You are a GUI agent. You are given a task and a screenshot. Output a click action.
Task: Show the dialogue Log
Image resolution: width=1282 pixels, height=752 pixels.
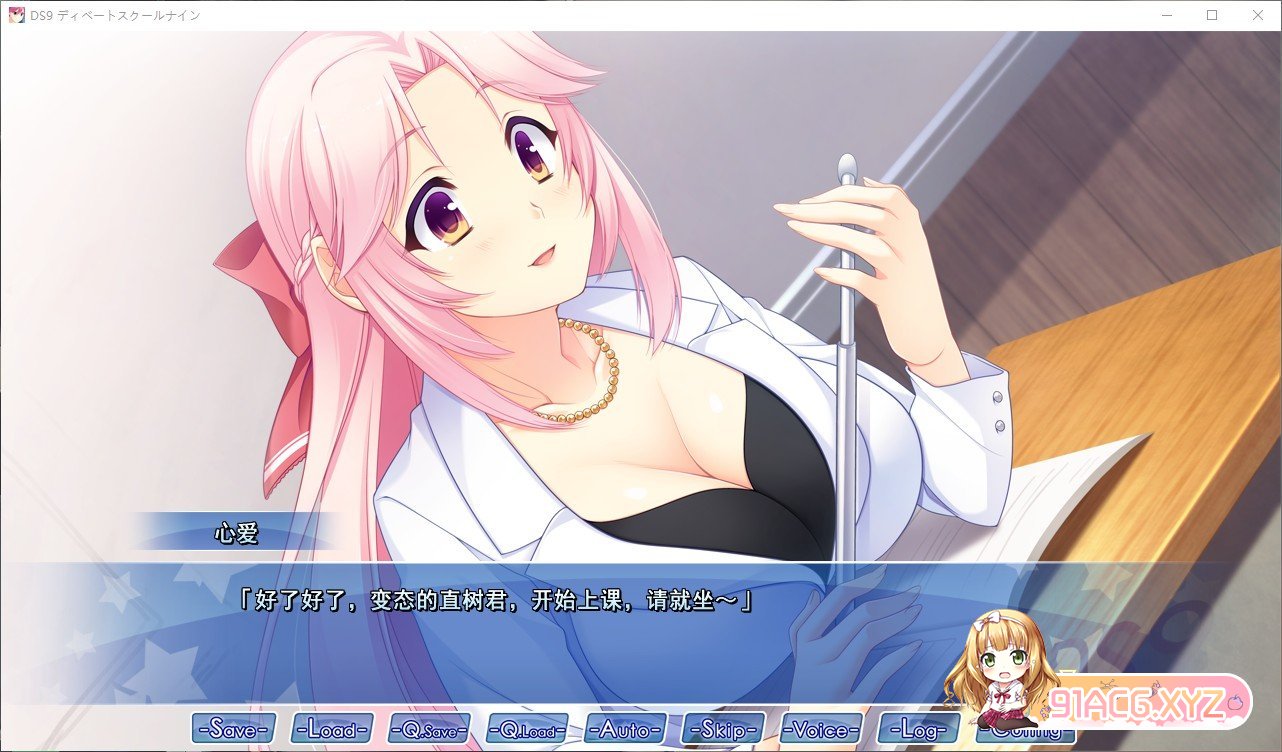tap(918, 729)
